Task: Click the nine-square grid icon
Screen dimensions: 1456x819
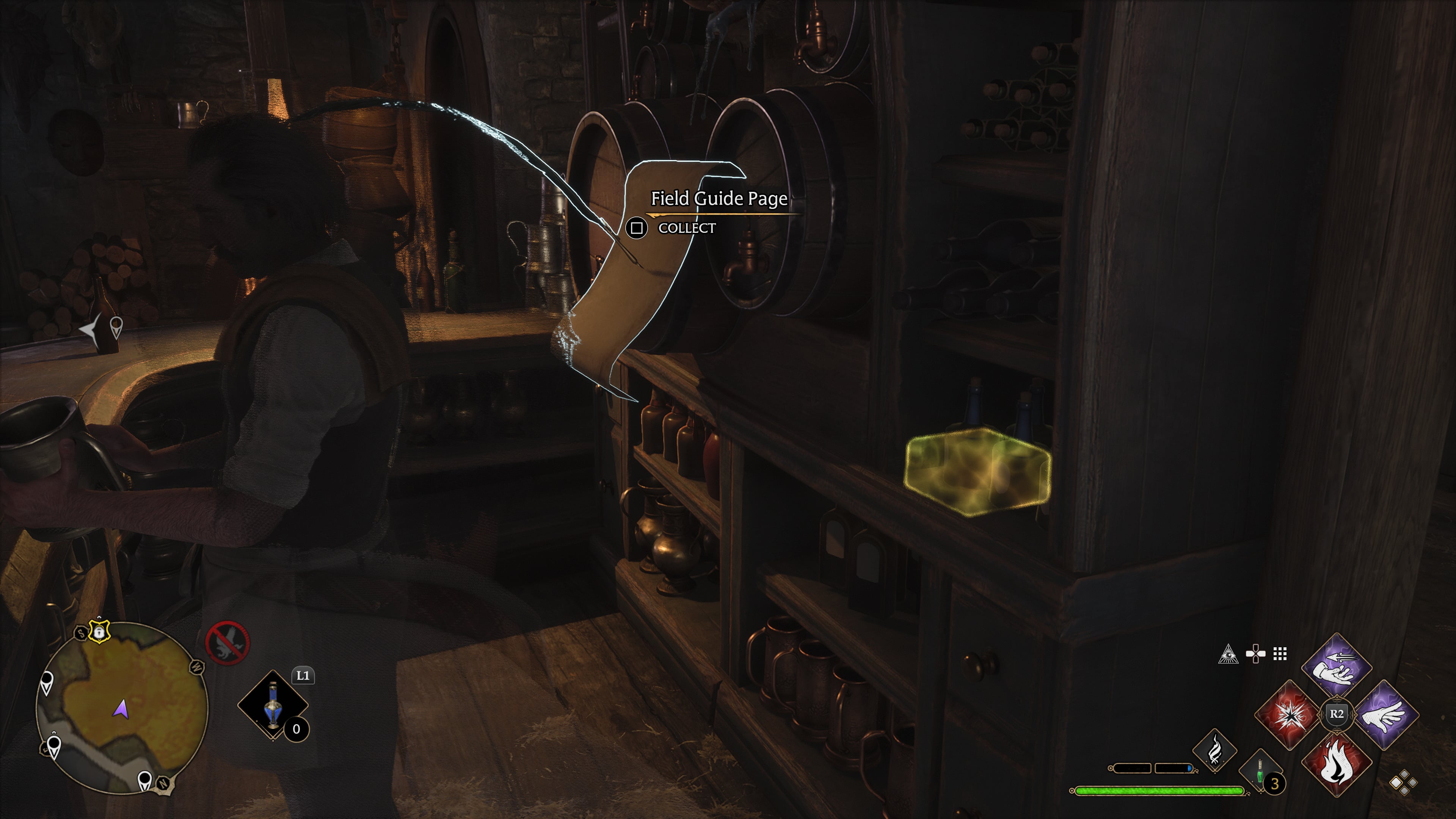Action: pos(1280,654)
